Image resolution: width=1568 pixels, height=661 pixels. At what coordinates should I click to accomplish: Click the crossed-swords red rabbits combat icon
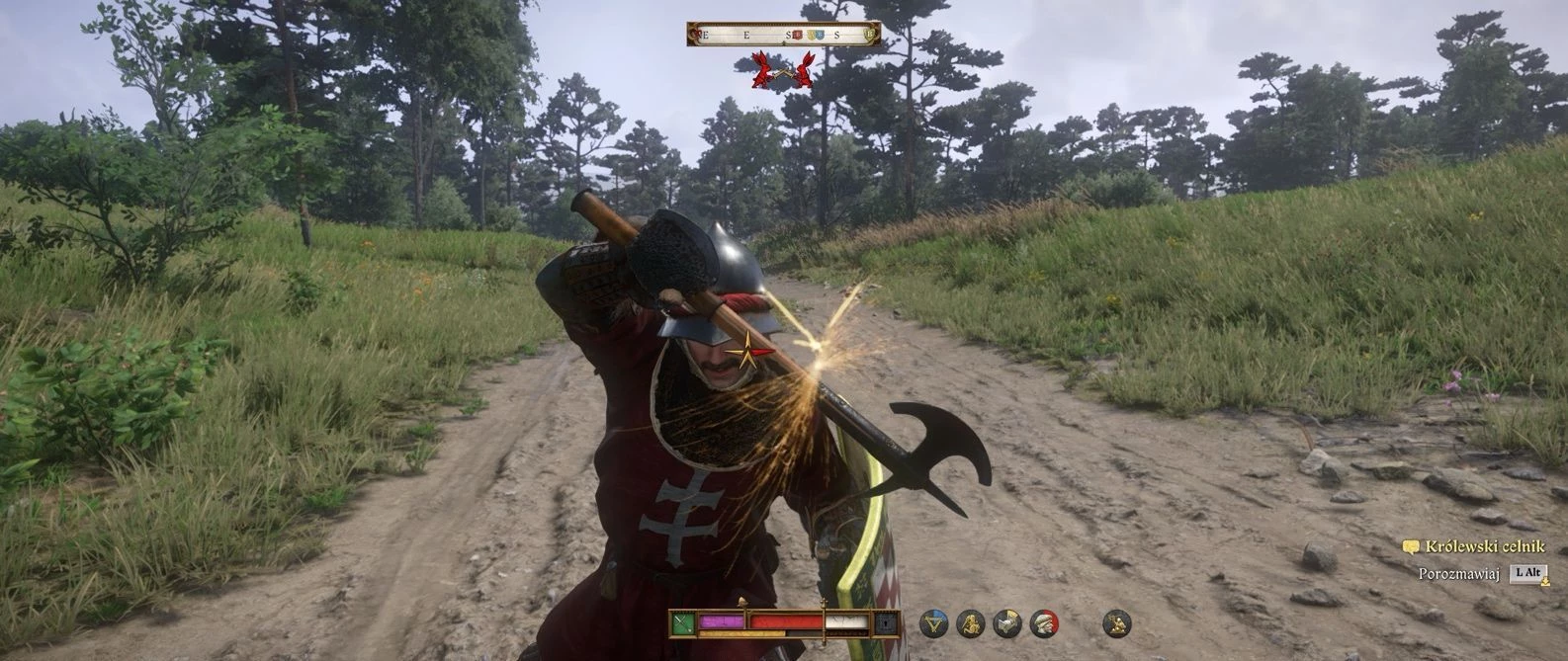click(x=782, y=70)
